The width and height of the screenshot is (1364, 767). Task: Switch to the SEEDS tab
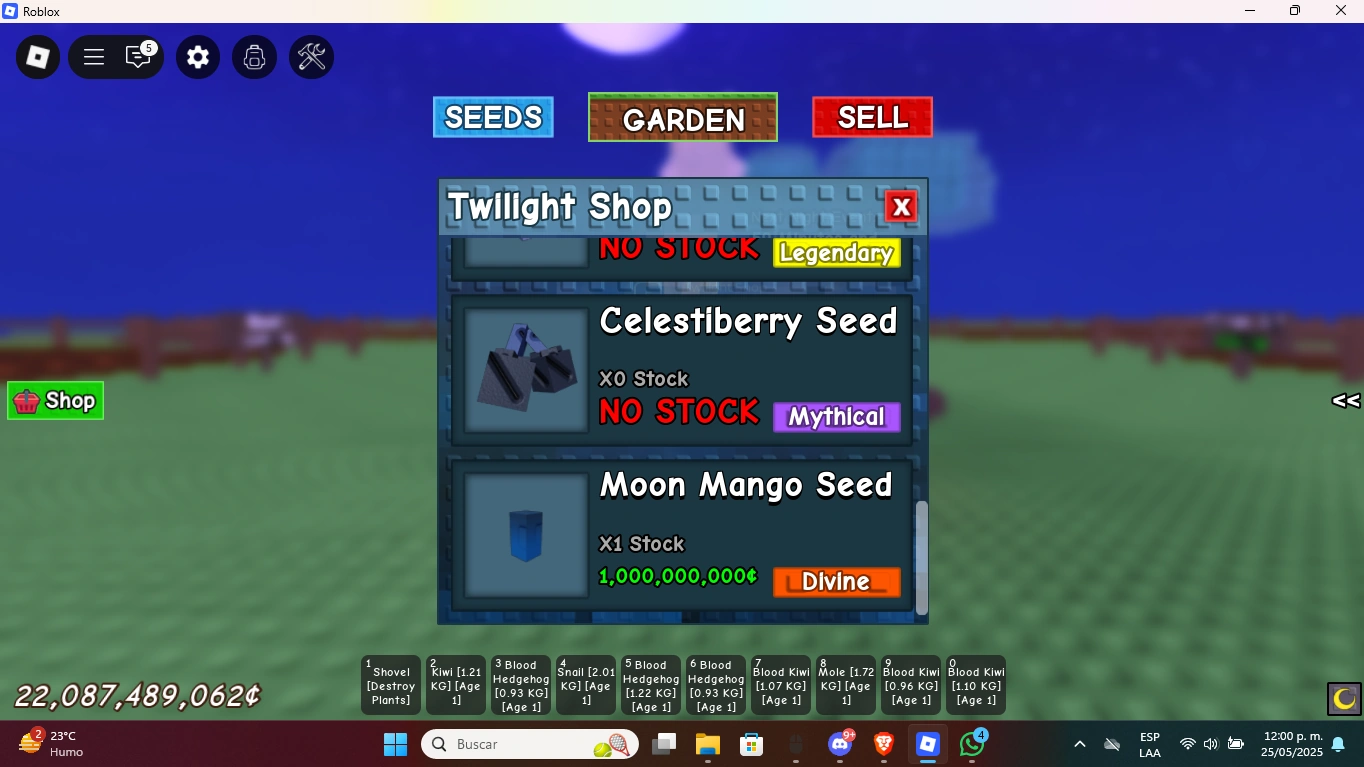pyautogui.click(x=493, y=117)
